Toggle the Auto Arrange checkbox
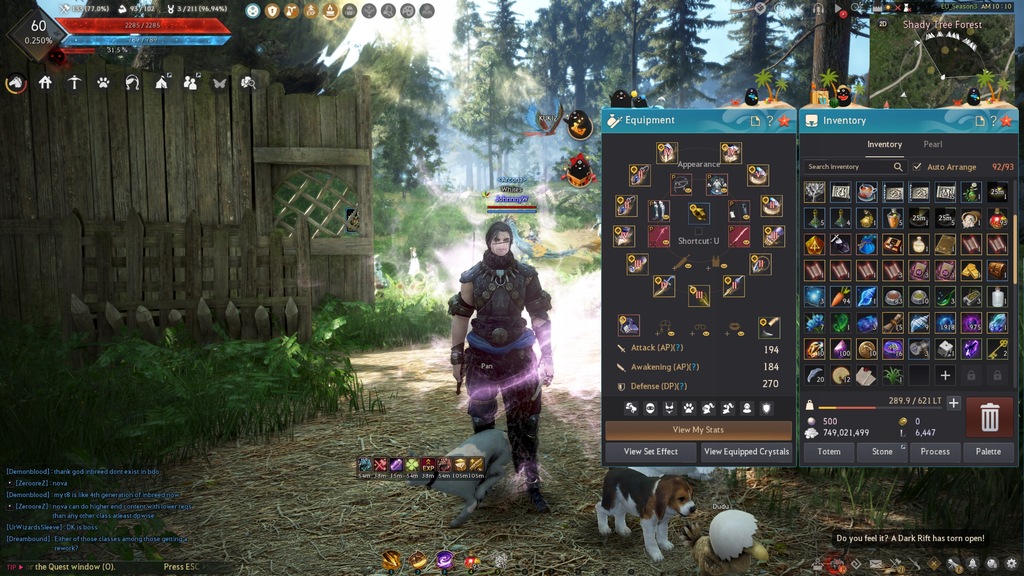The height and width of the screenshot is (576, 1024). [x=918, y=167]
